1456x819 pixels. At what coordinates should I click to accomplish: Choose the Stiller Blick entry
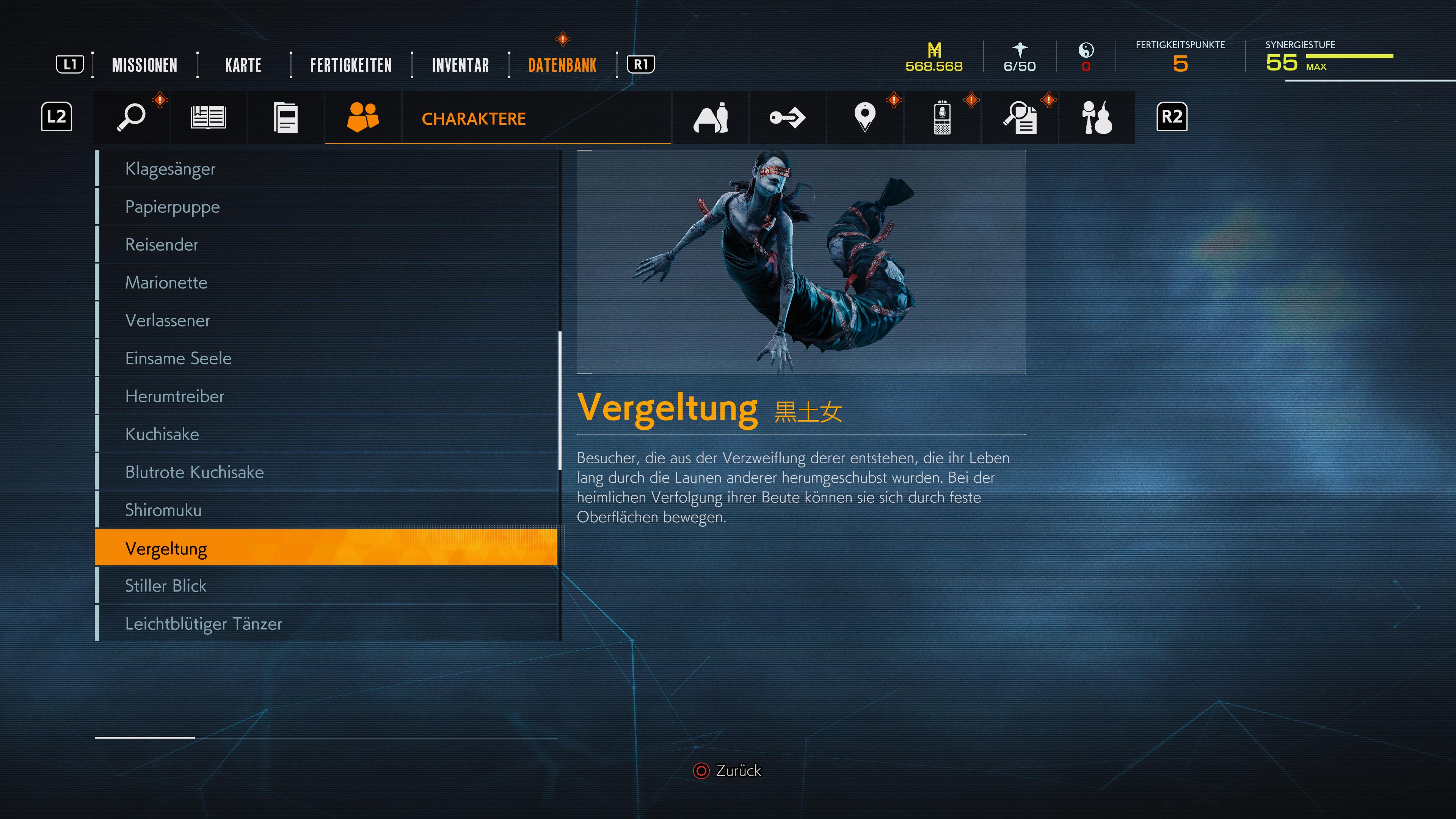pos(166,585)
